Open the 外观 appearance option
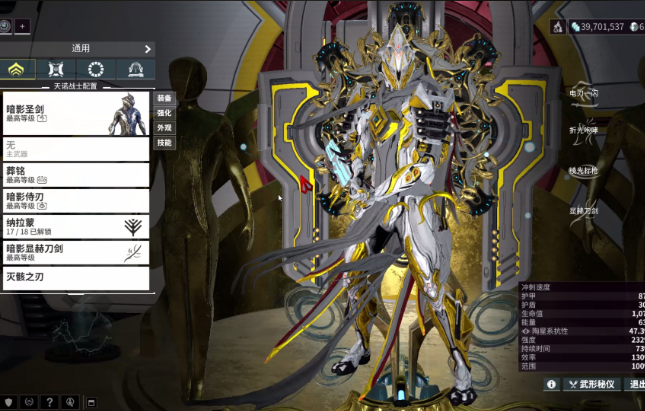Viewport: 645px width, 411px height. point(164,128)
